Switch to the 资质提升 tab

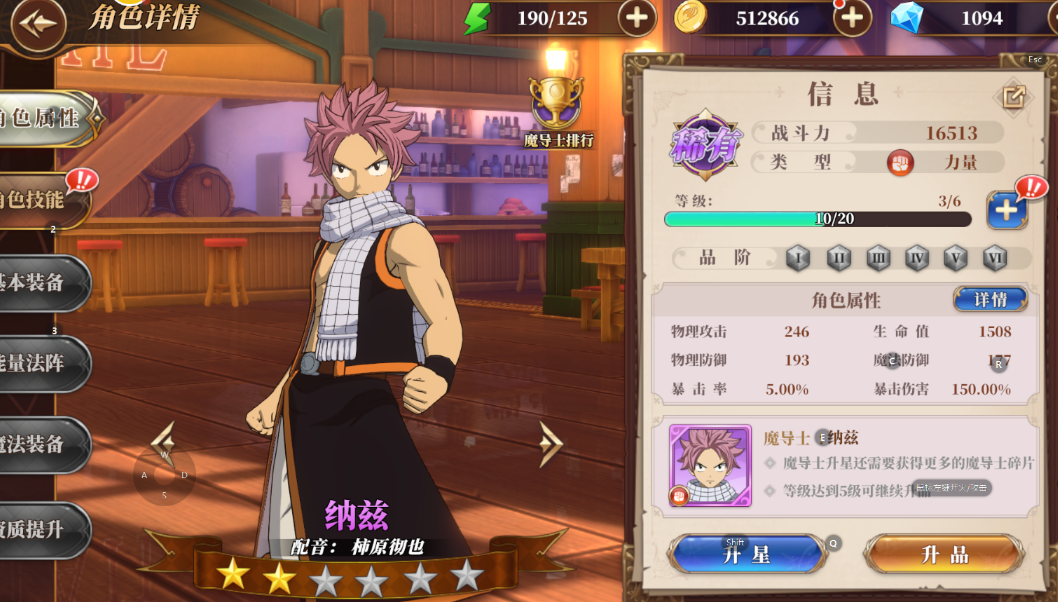40,530
